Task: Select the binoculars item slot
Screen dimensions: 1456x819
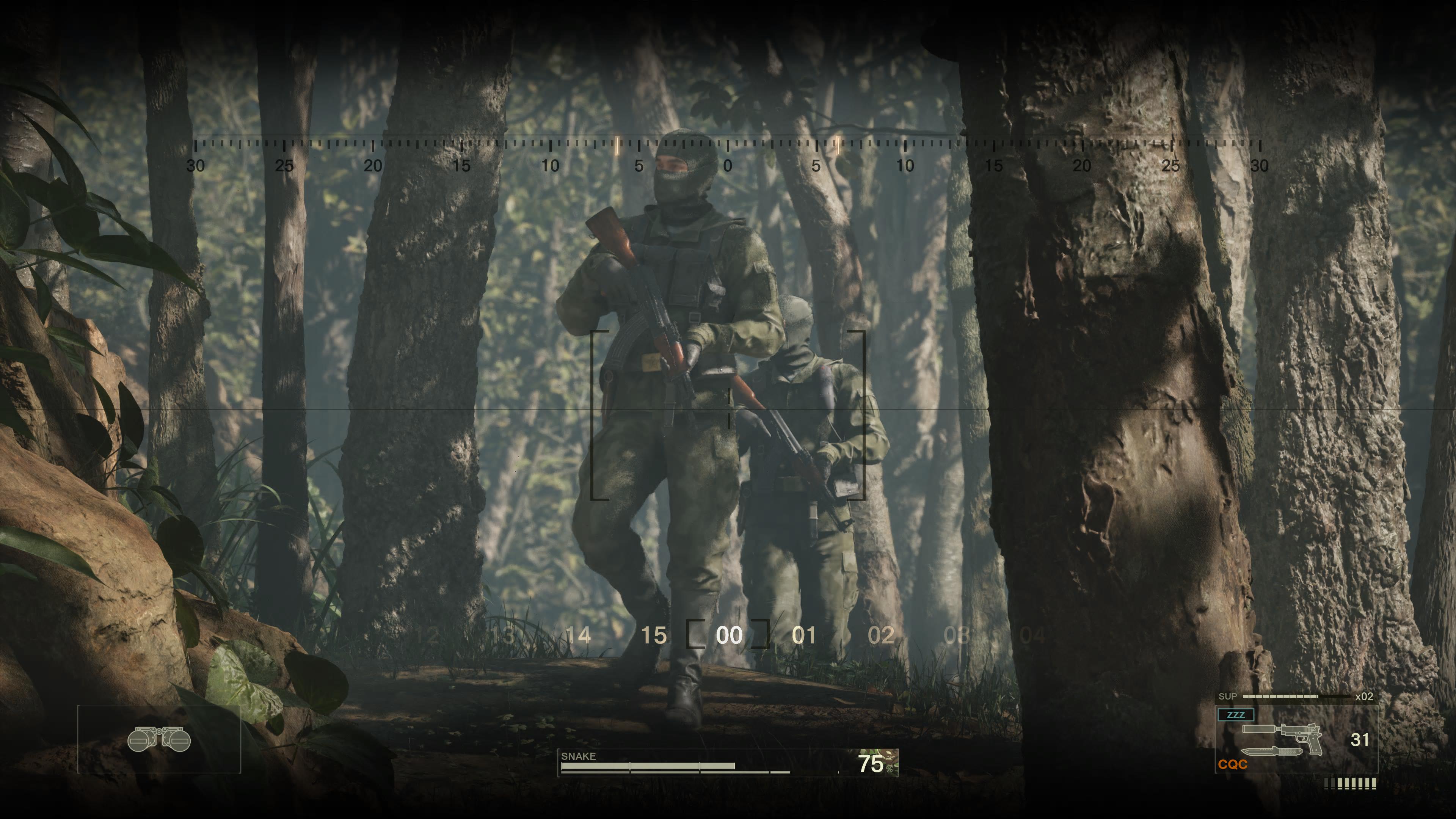Action: (x=159, y=739)
